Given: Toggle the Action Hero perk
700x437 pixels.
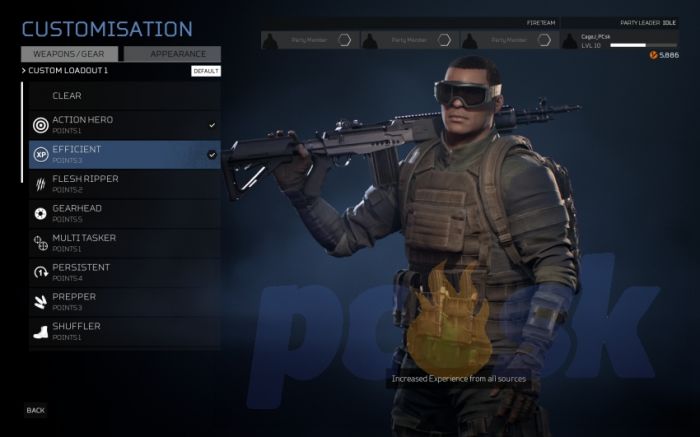Looking at the screenshot, I should click(x=124, y=125).
